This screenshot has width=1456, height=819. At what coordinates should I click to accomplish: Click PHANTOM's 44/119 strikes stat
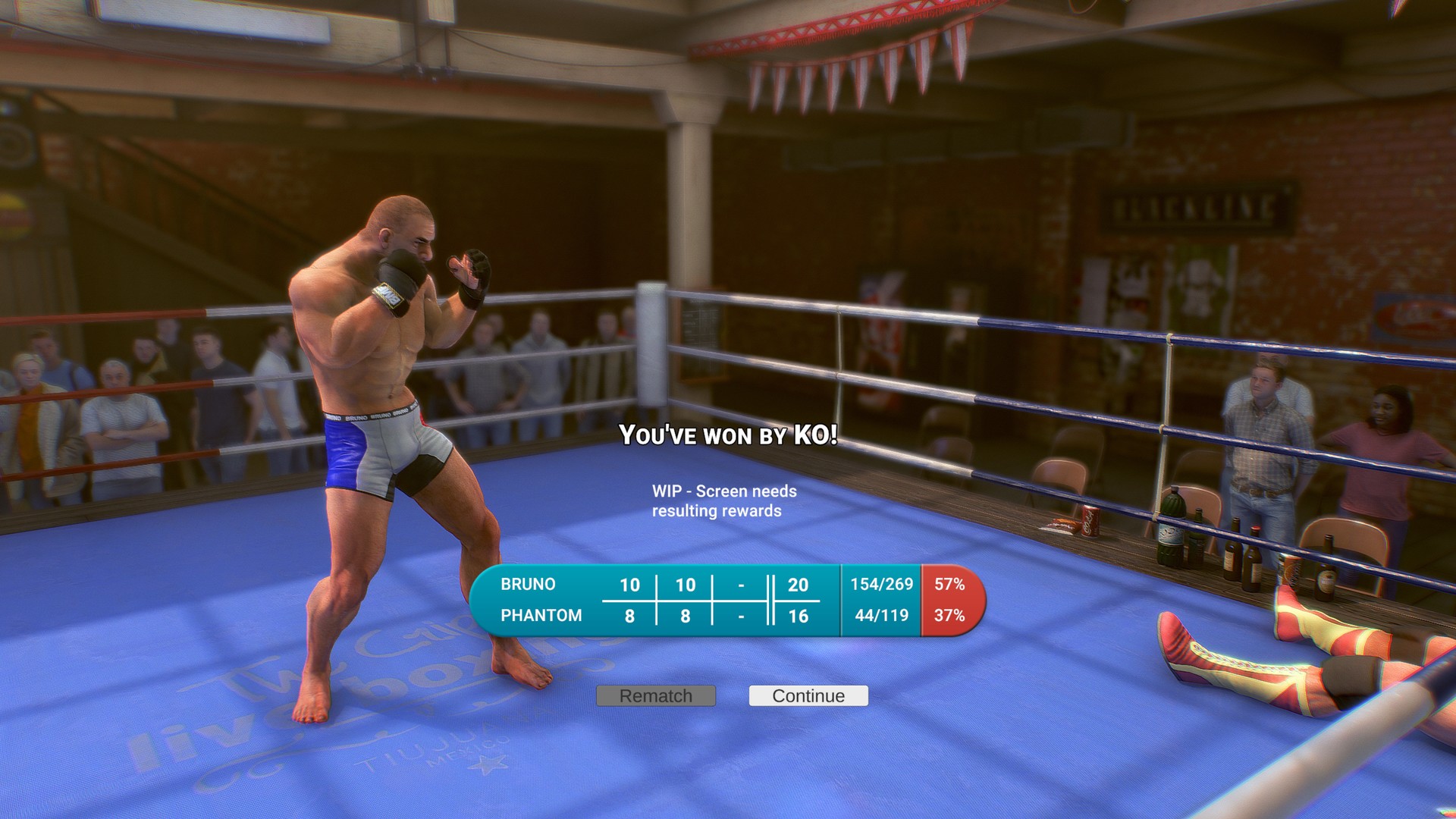coord(880,615)
